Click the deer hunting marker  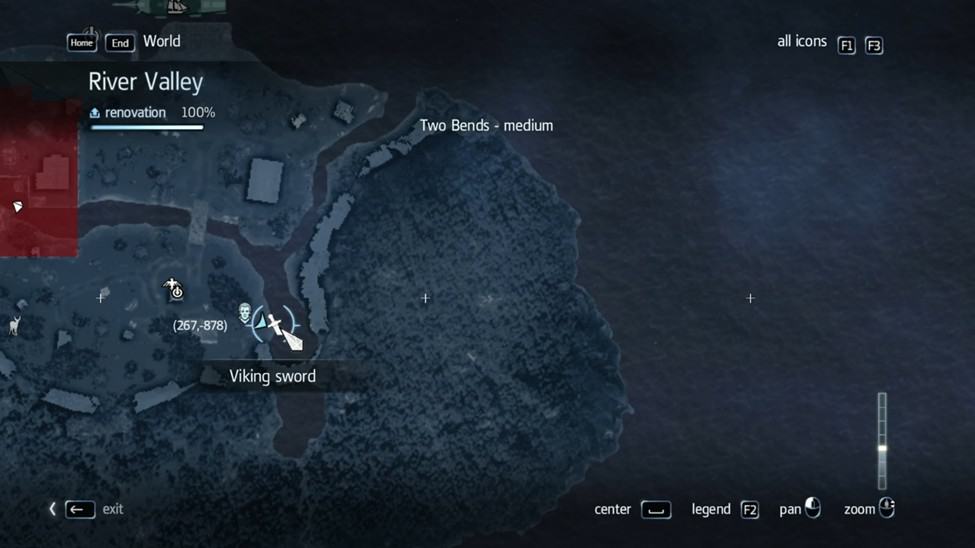pyautogui.click(x=14, y=325)
